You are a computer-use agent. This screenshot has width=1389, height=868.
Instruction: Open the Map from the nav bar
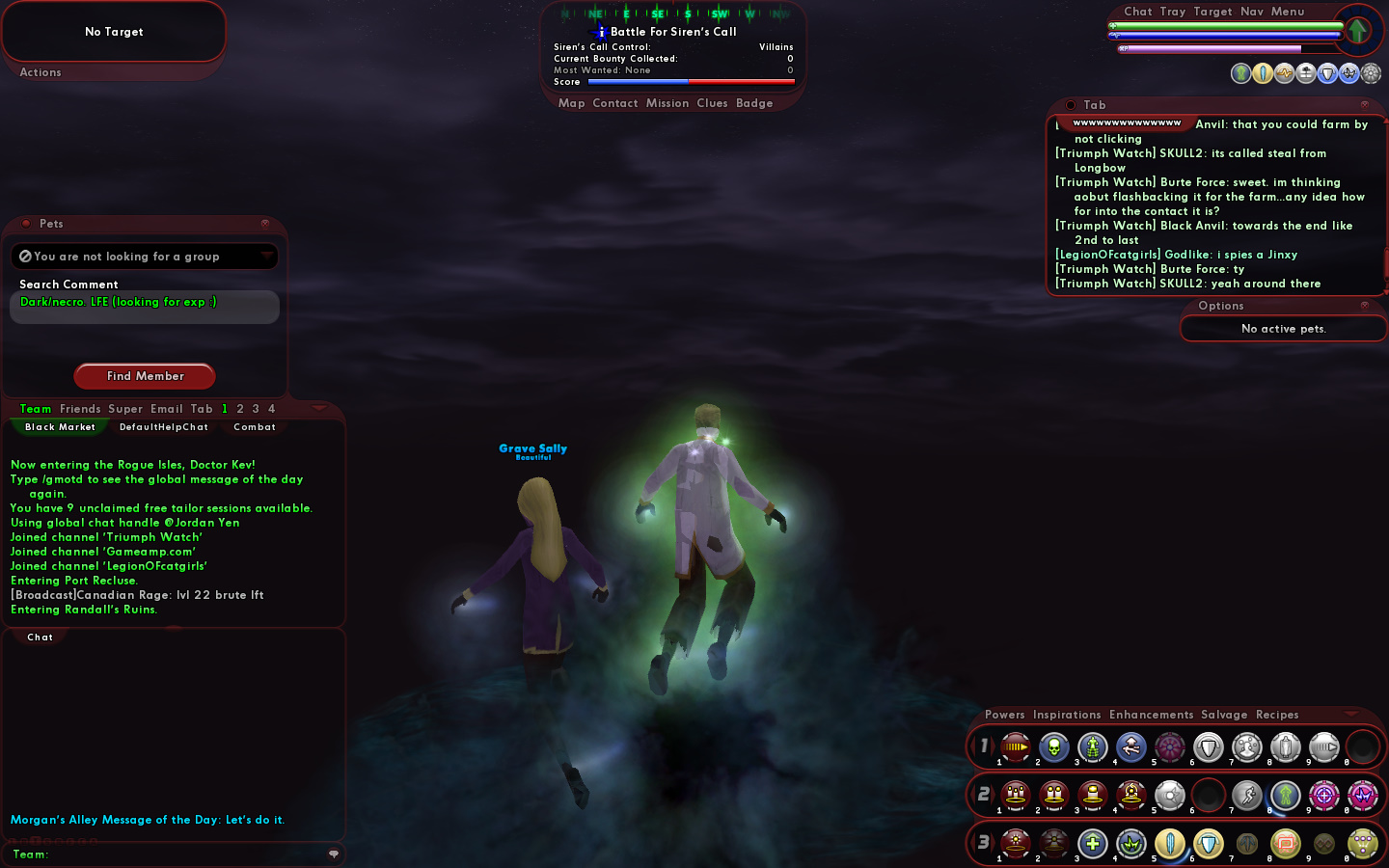click(x=571, y=103)
